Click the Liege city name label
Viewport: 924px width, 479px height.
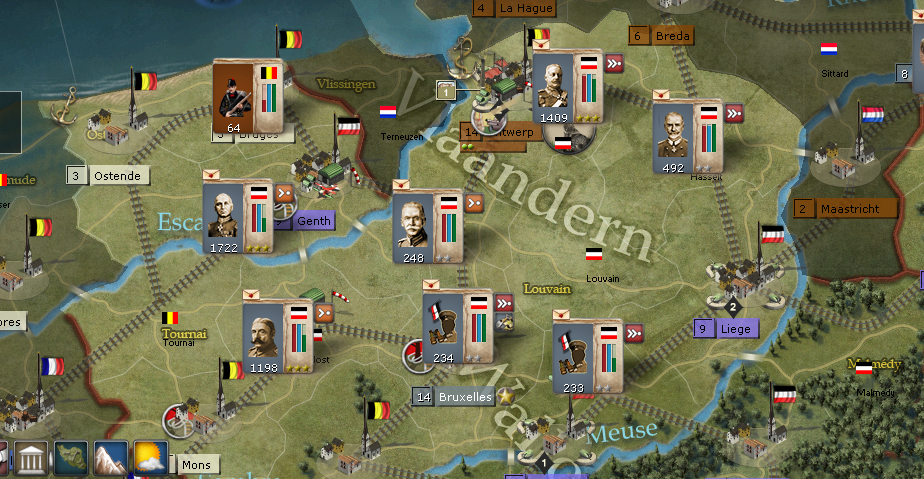tap(734, 328)
